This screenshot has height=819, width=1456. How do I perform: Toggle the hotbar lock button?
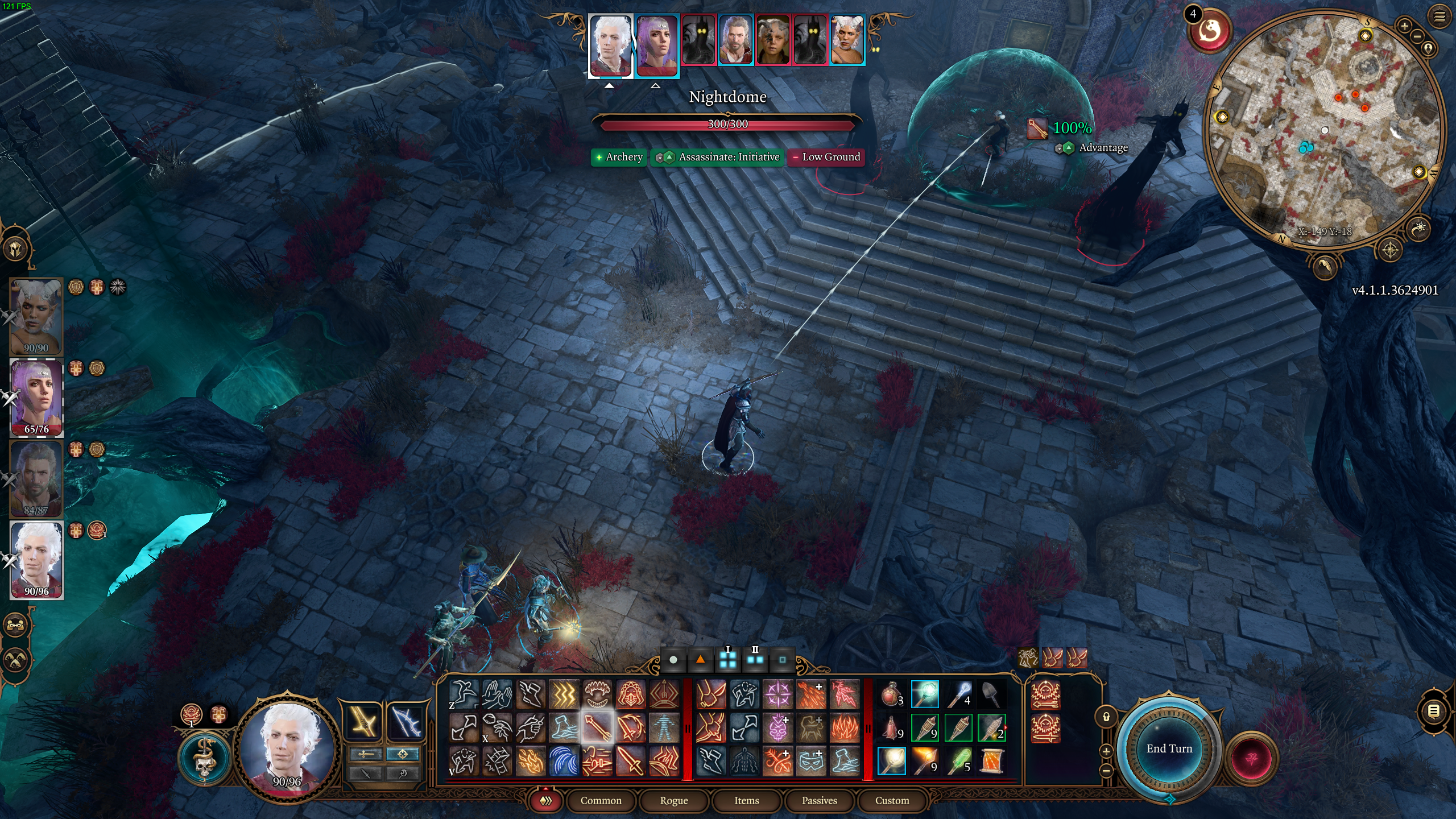pyautogui.click(x=1106, y=717)
